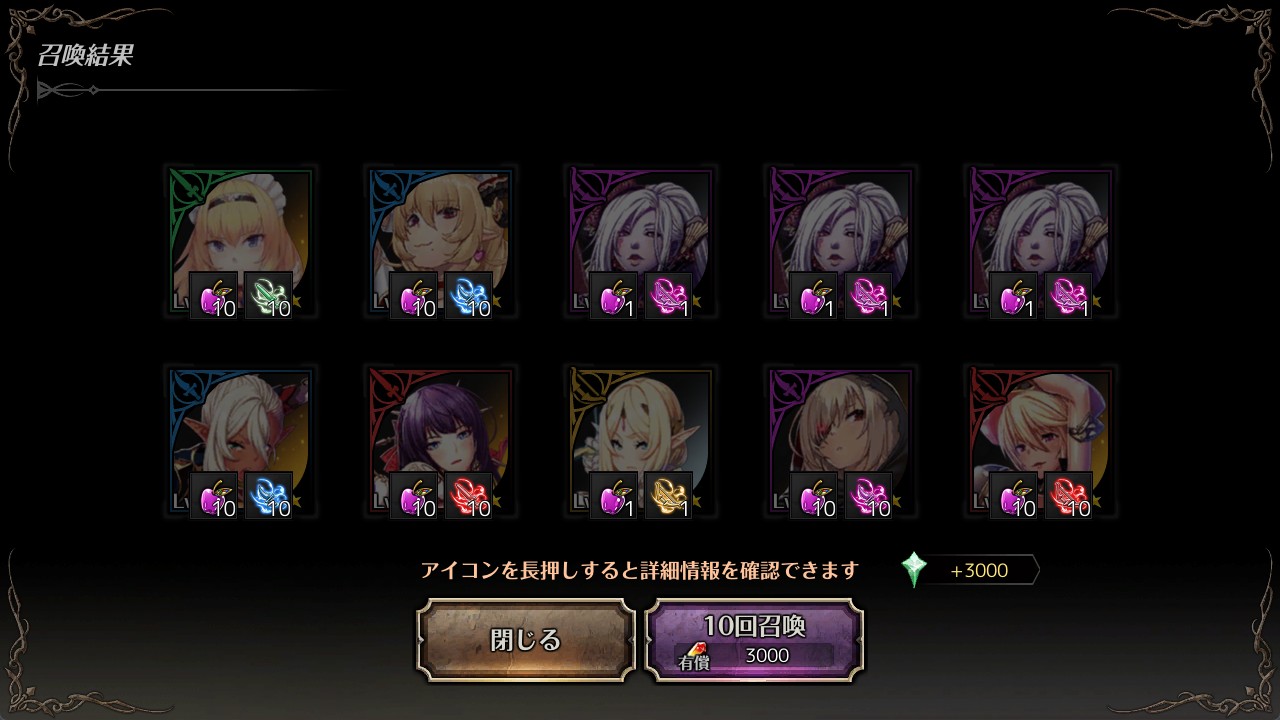
Task: Summon again with the 10回召喚 button
Action: coord(754,640)
